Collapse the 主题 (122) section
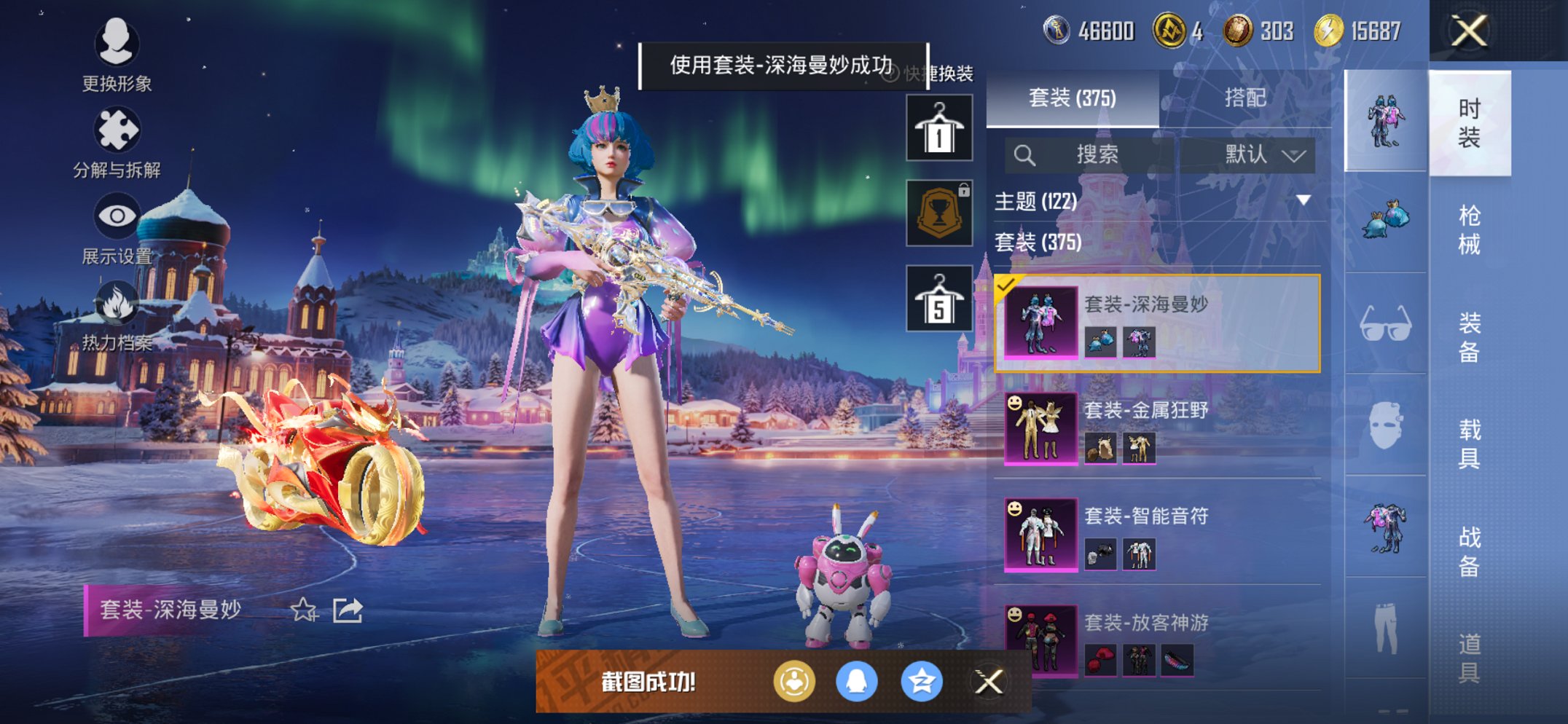Viewport: 1568px width, 724px height. click(x=1301, y=202)
